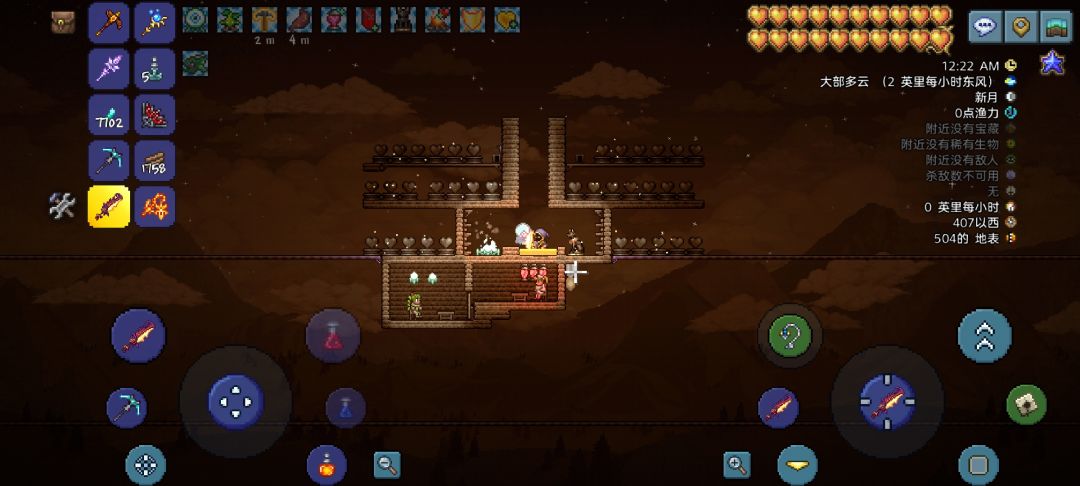Viewport: 1080px width, 486px height.
Task: Tap the blue star favorite icon
Action: [1052, 63]
